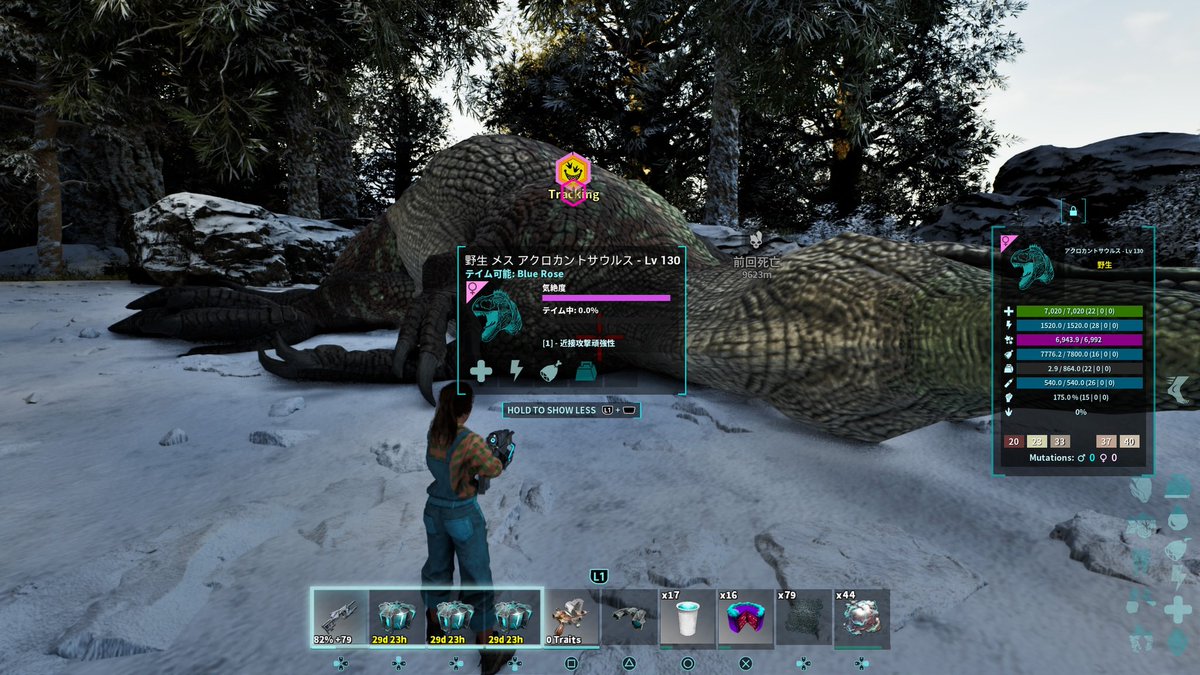
Task: Select the white cup slot with x17
Action: pos(687,618)
